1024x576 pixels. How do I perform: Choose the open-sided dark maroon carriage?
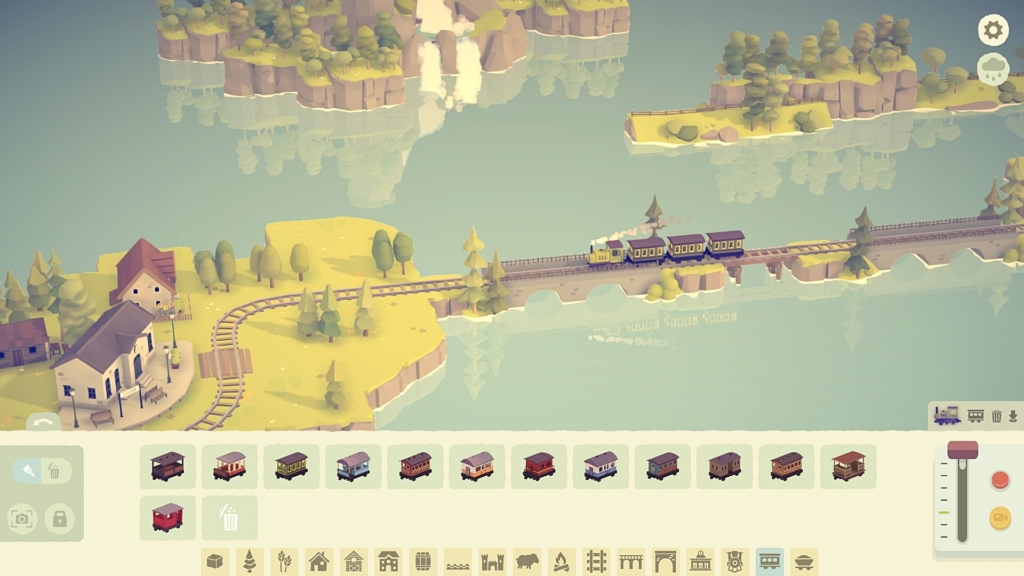[167, 466]
